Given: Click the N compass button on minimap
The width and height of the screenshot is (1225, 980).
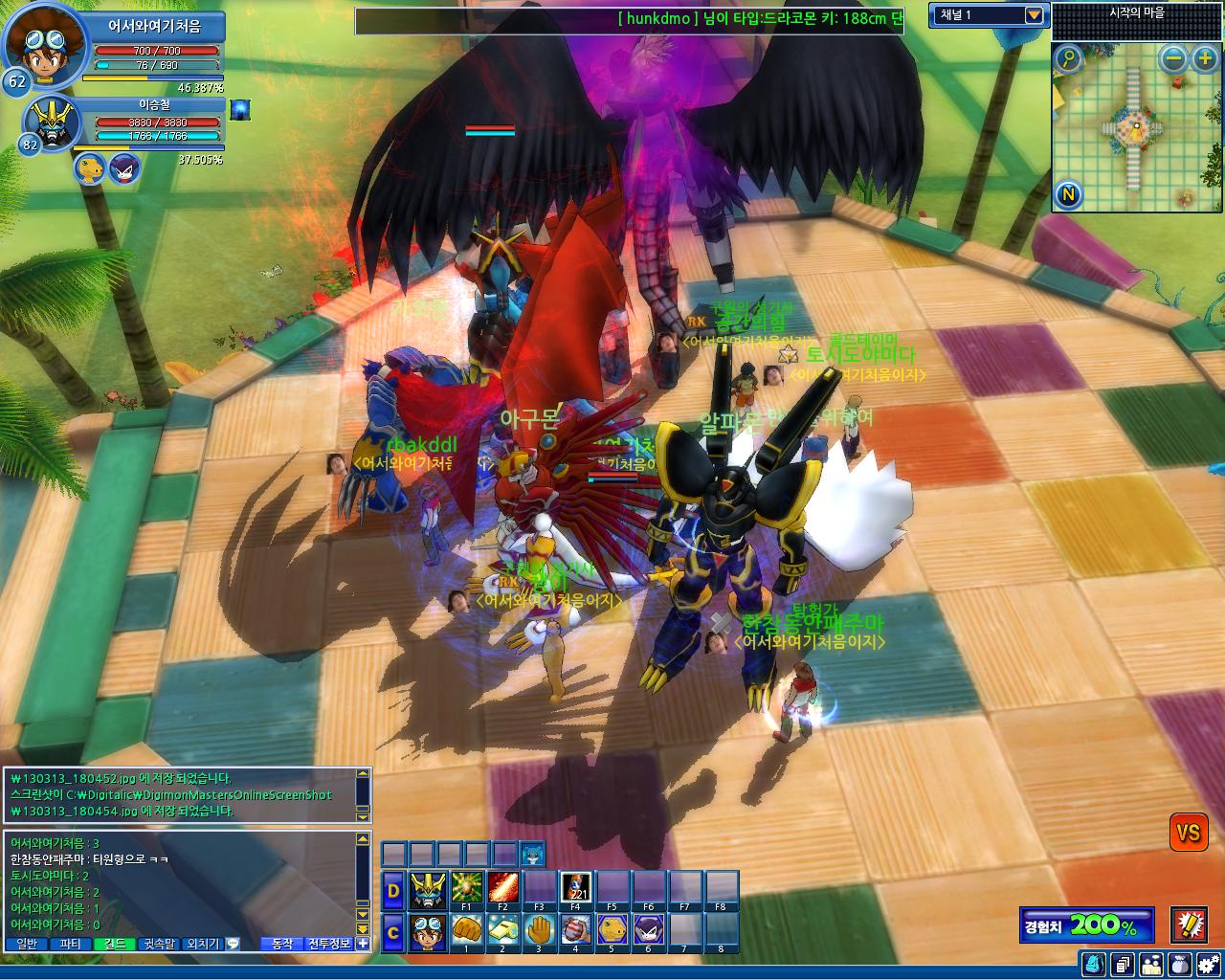Looking at the screenshot, I should [1068, 195].
